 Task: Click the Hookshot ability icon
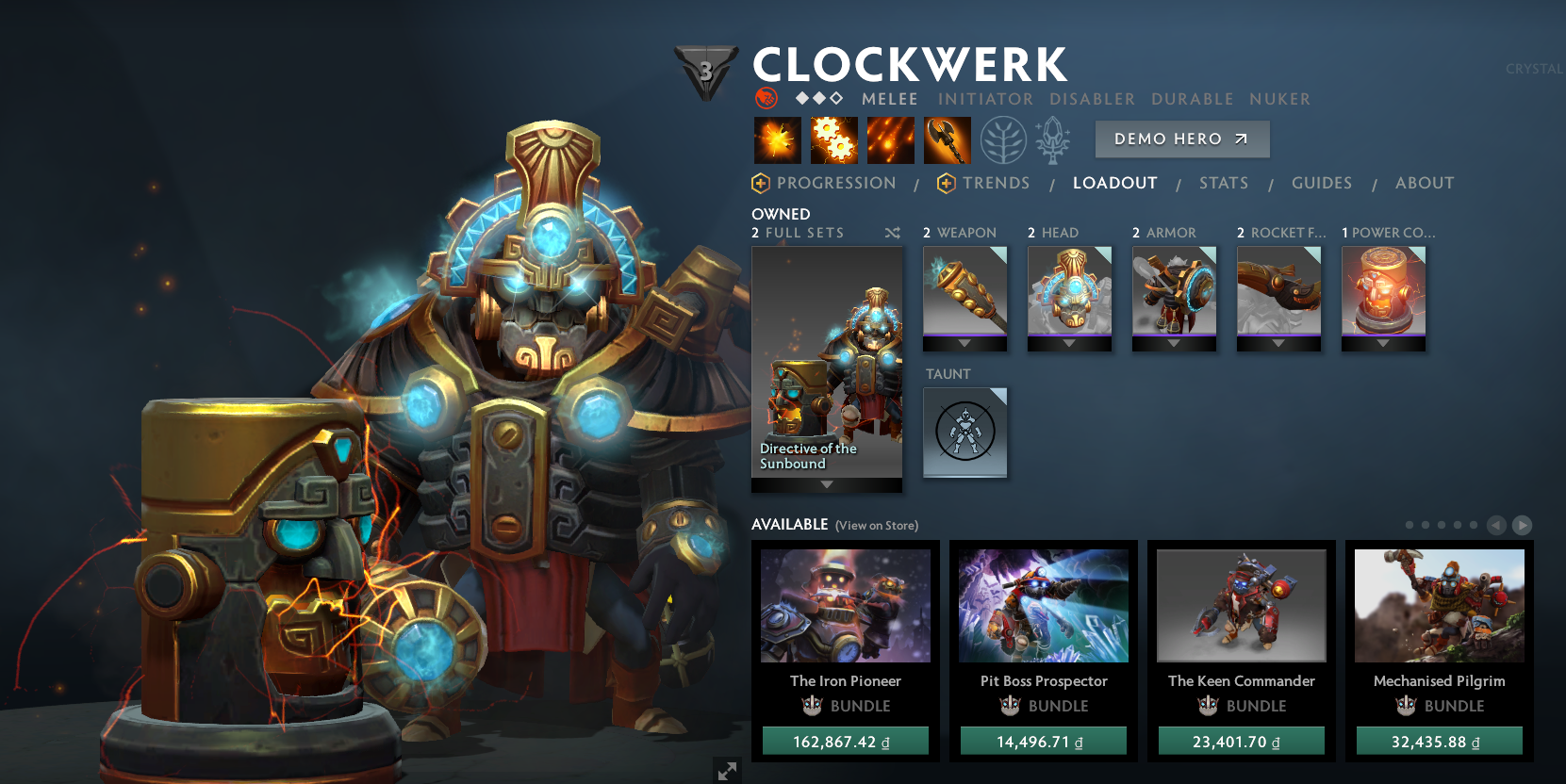click(947, 139)
